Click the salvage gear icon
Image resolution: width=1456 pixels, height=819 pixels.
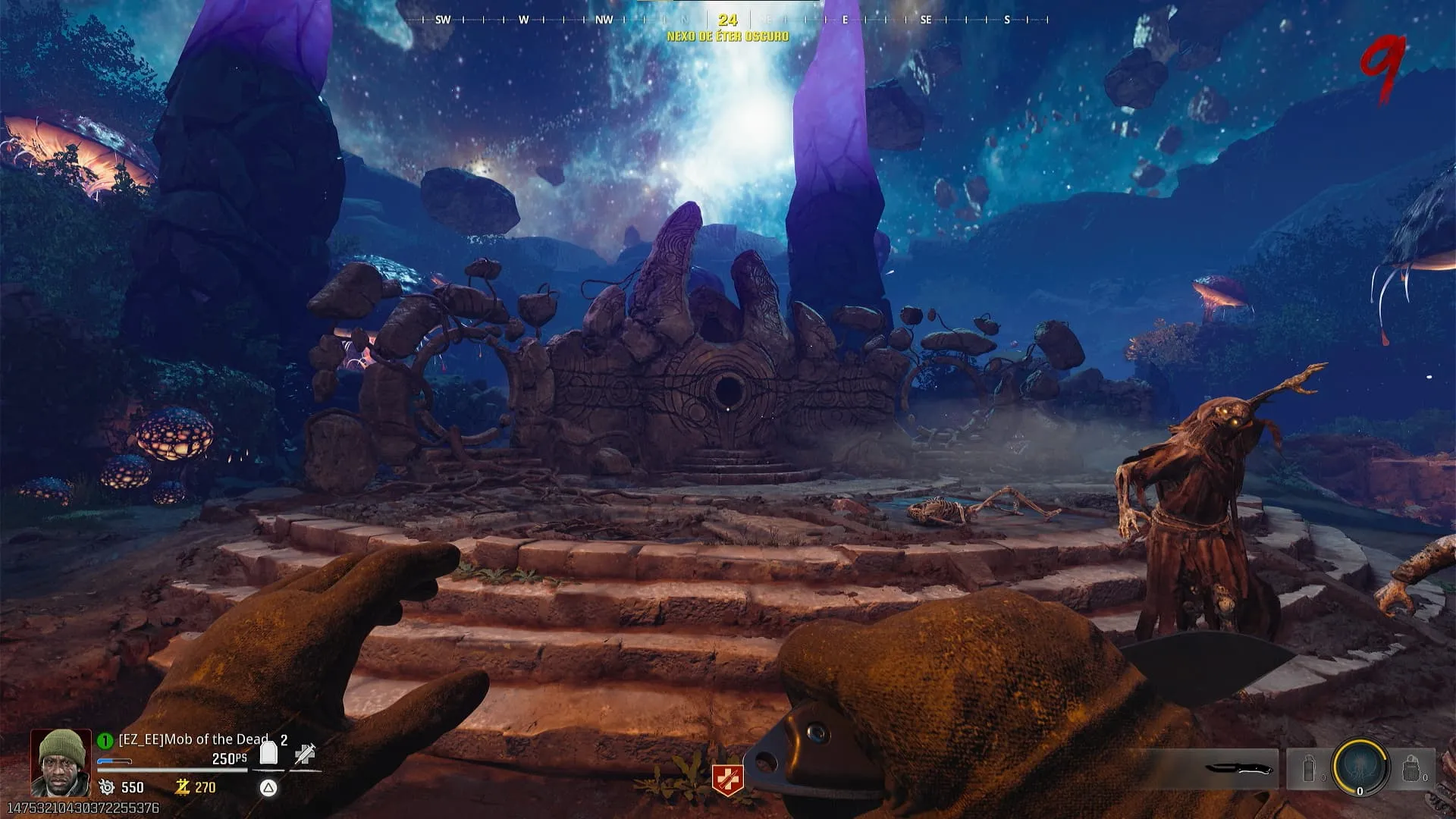click(107, 787)
